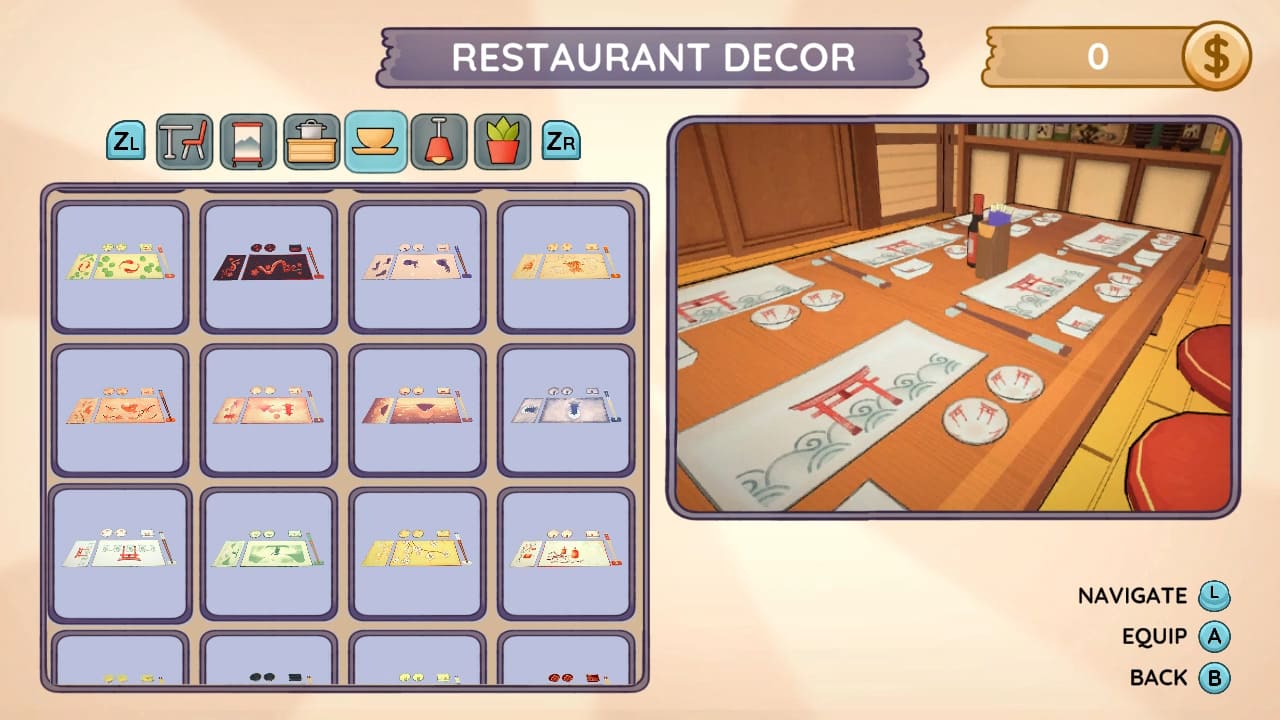Choose the black dragon placemat set
Image resolution: width=1280 pixels, height=720 pixels.
[267, 265]
